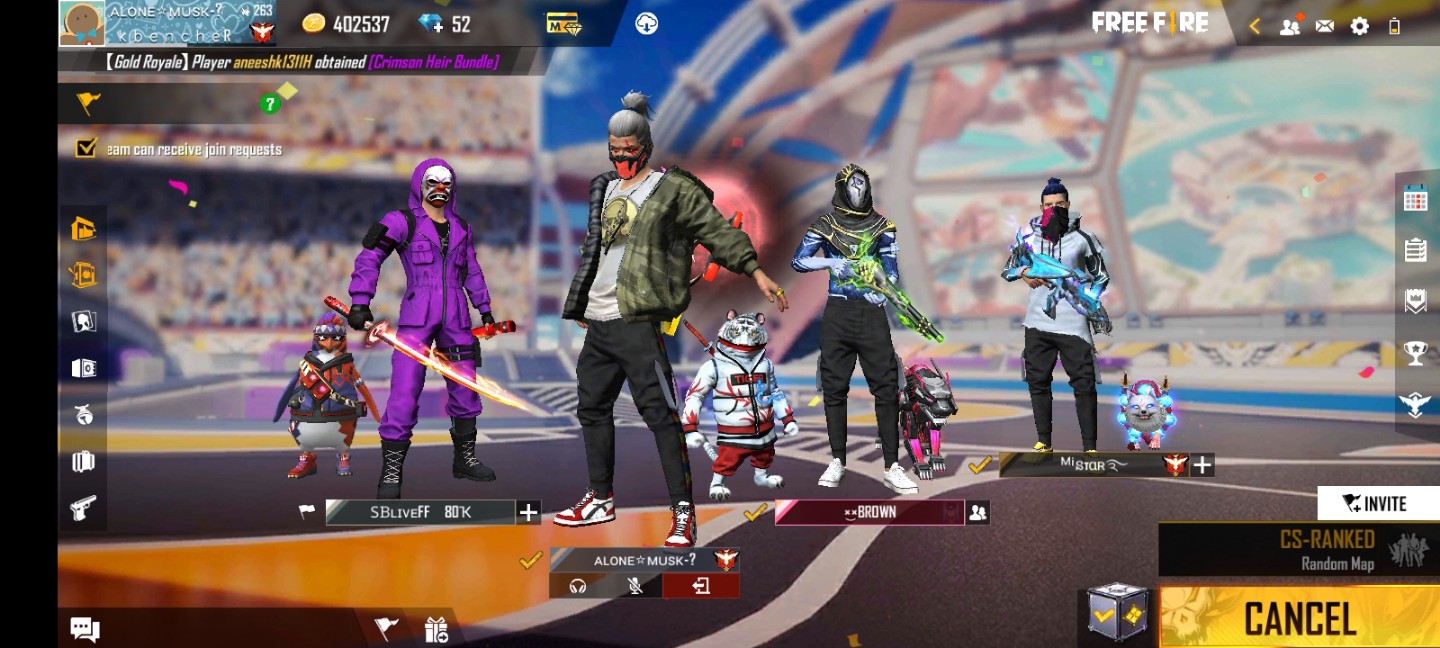1440x648 pixels.
Task: Toggle the headphones voice button
Action: [577, 586]
